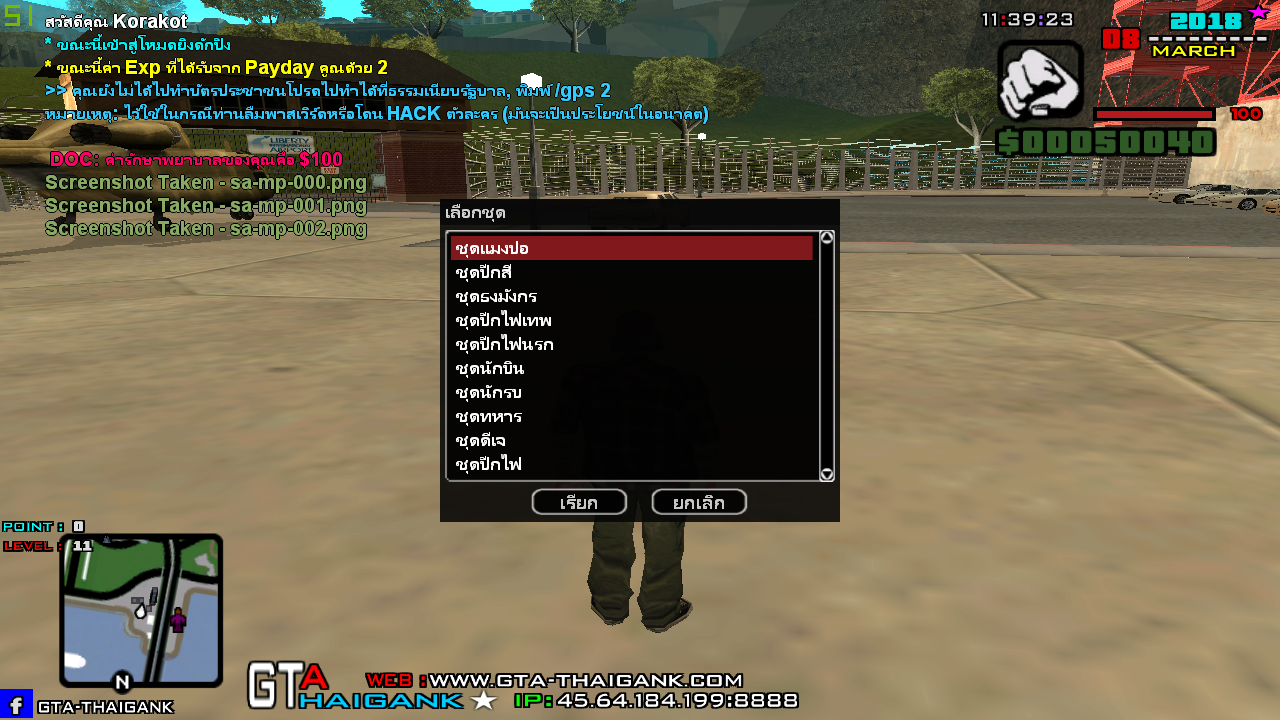Choose the ชุดปีกไฟนรก outfit
Viewport: 1280px width, 720px height.
[x=631, y=344]
